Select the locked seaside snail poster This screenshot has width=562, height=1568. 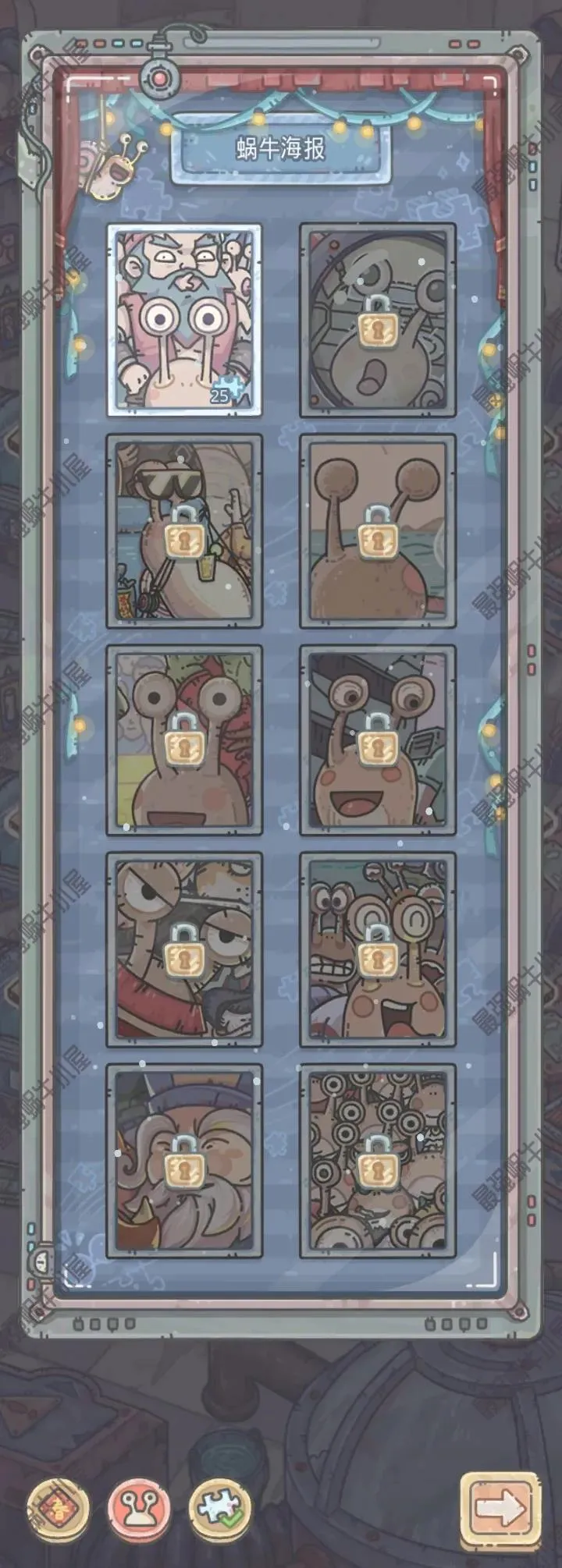point(378,531)
